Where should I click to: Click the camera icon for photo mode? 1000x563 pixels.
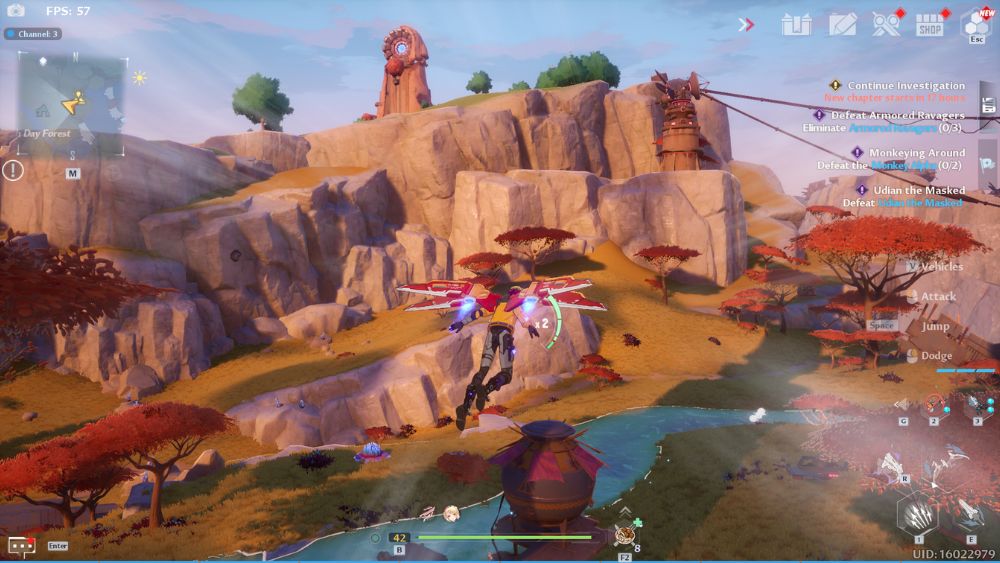[x=16, y=10]
